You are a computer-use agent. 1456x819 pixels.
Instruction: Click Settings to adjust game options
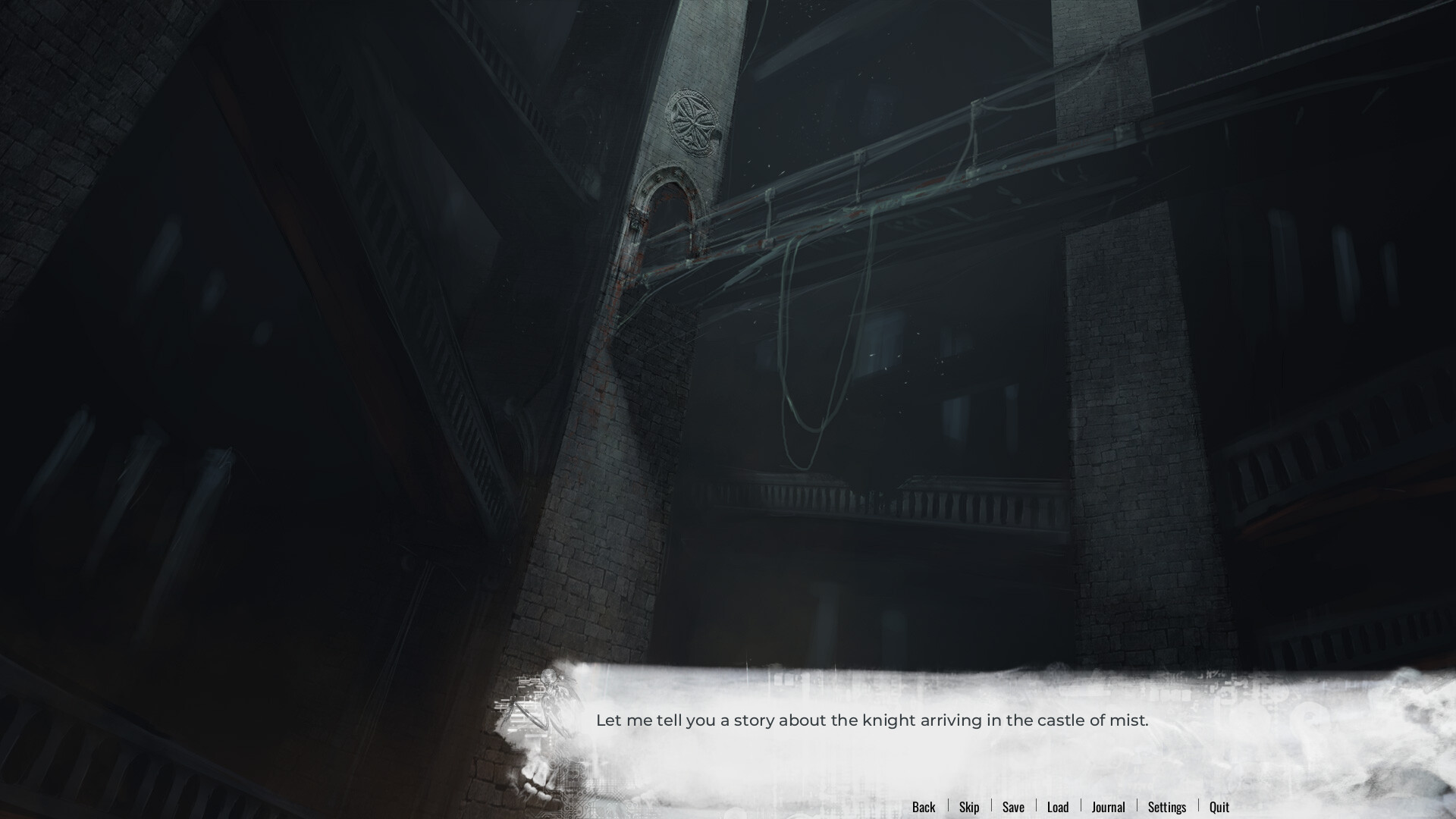1167,807
